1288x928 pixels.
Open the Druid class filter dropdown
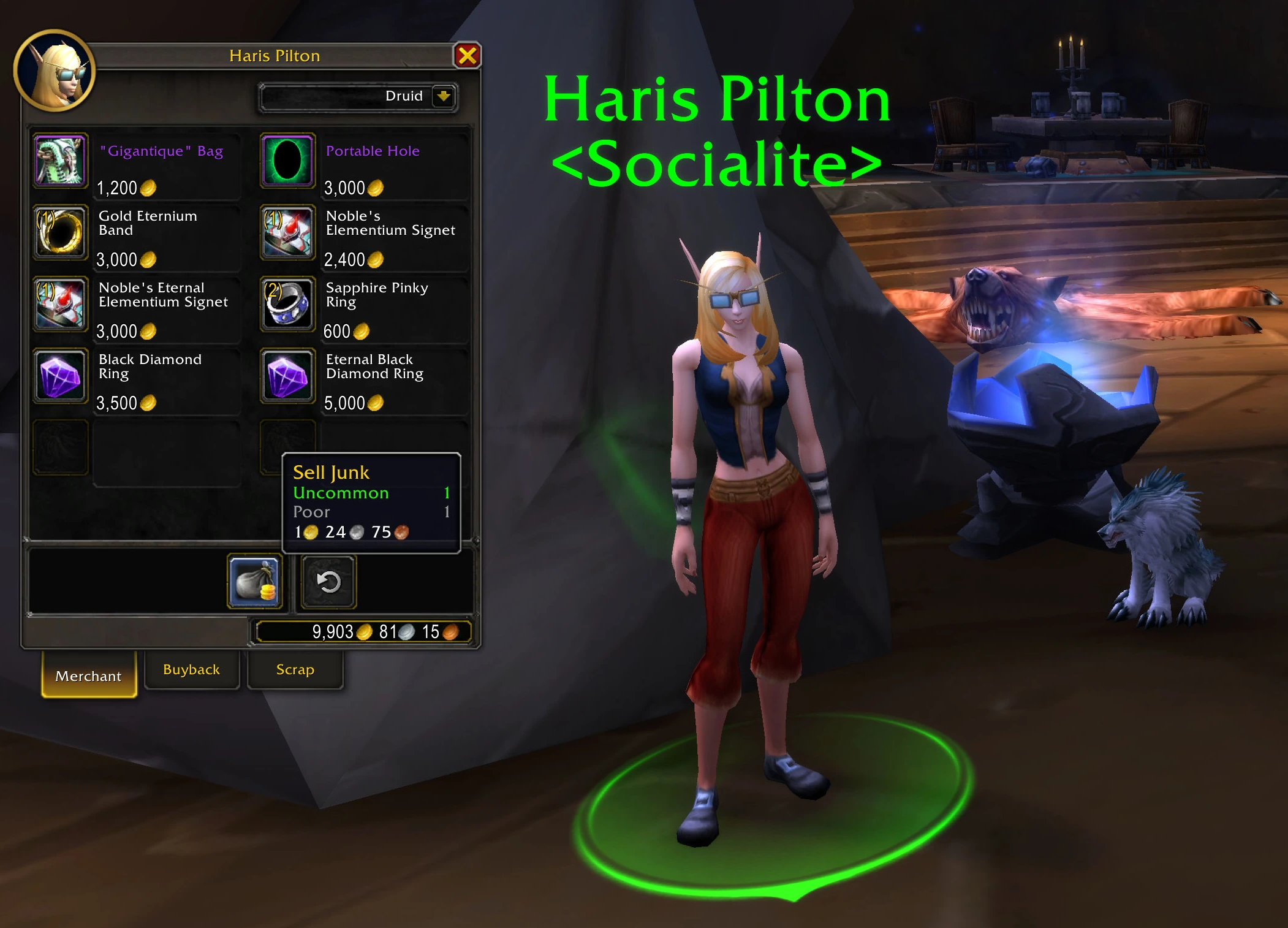[x=443, y=96]
